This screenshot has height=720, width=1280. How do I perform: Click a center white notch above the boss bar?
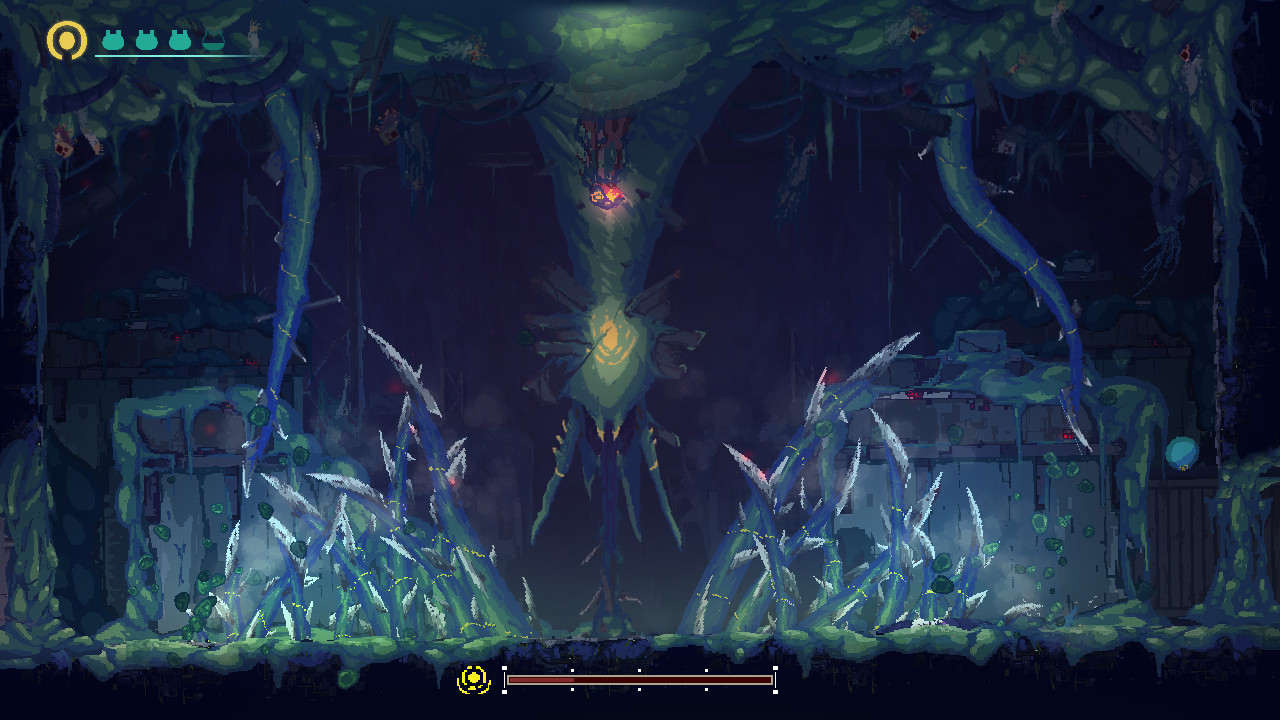click(640, 670)
